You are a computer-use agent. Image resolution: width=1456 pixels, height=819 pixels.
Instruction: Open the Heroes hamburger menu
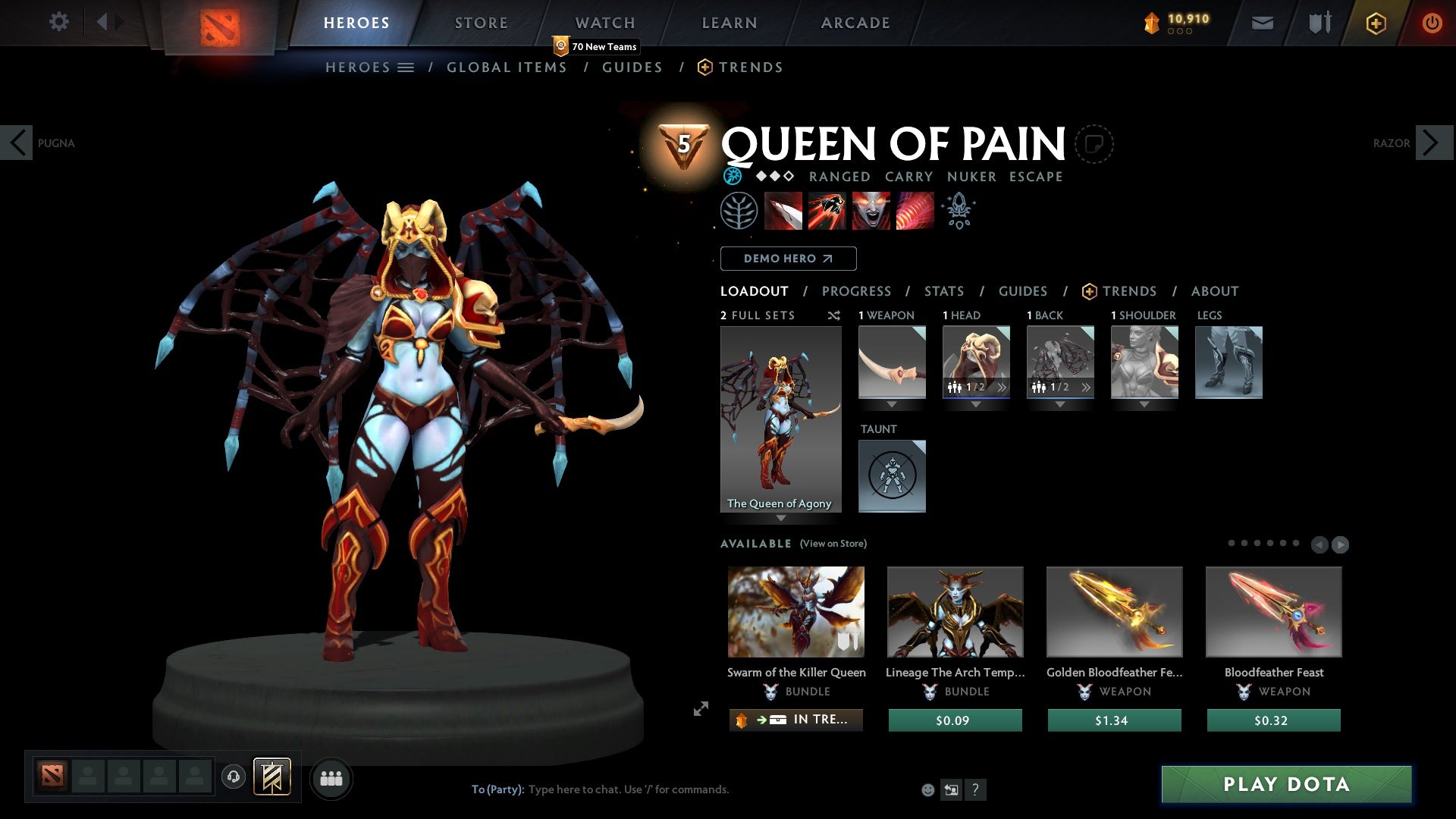406,67
